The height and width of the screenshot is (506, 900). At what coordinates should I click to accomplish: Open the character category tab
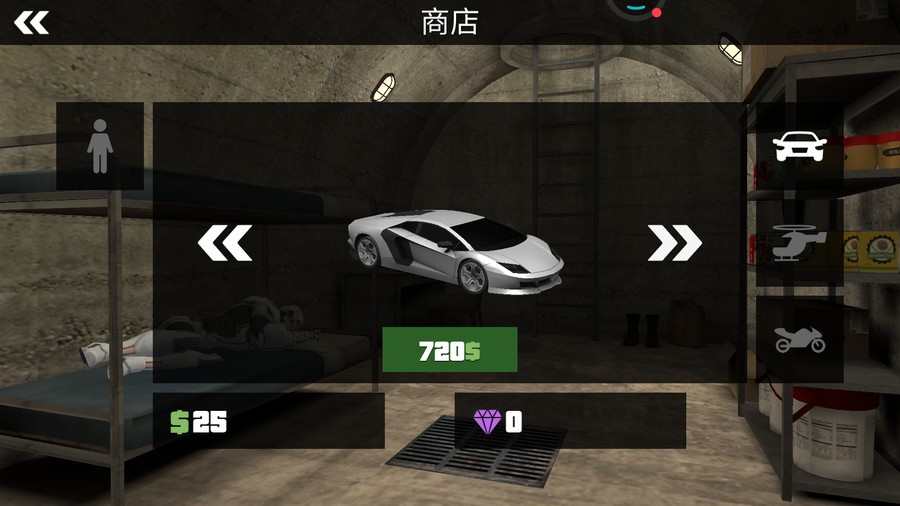tap(100, 146)
